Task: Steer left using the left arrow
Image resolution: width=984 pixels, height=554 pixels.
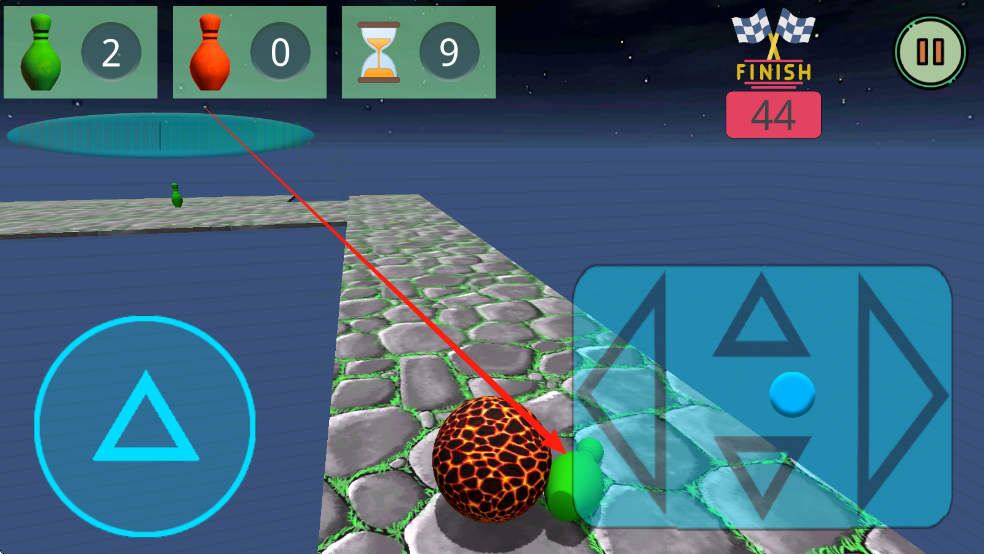Action: 624,396
